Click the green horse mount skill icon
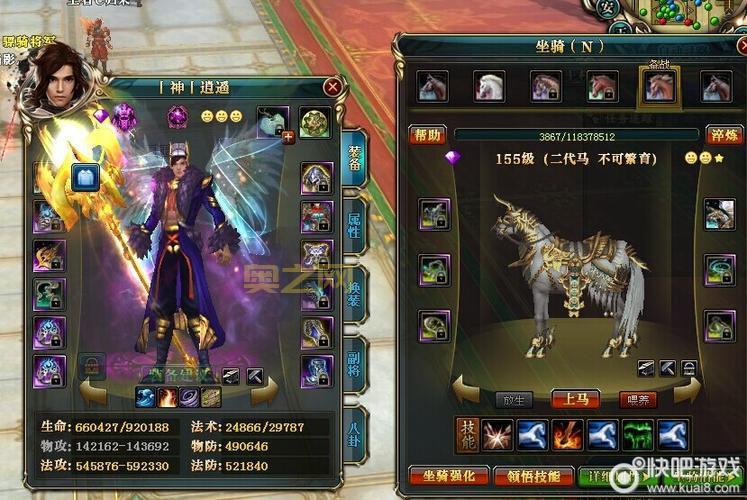This screenshot has width=747, height=500. [636, 435]
